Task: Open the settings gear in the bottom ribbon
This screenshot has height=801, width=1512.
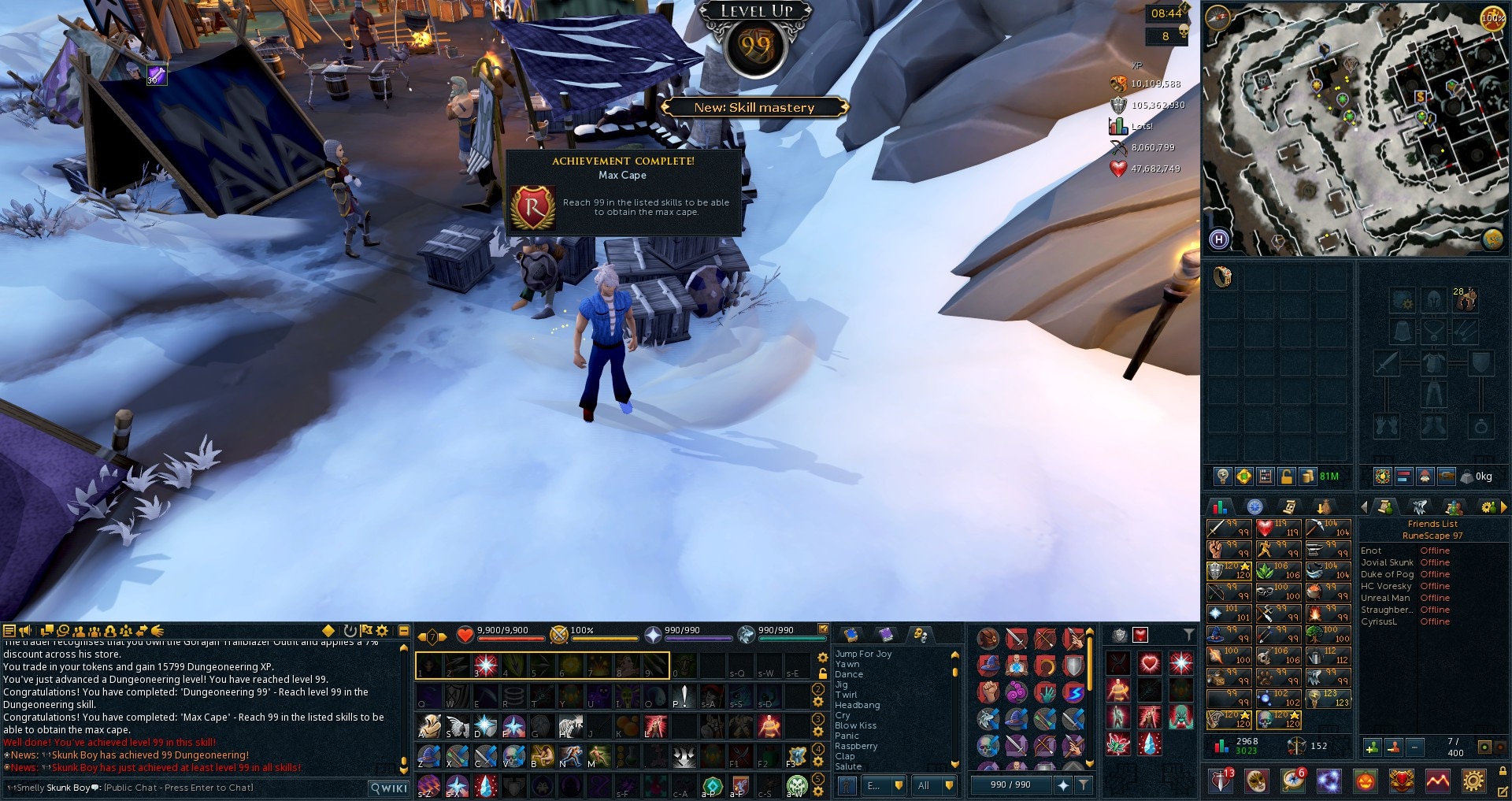Action: point(1473,781)
